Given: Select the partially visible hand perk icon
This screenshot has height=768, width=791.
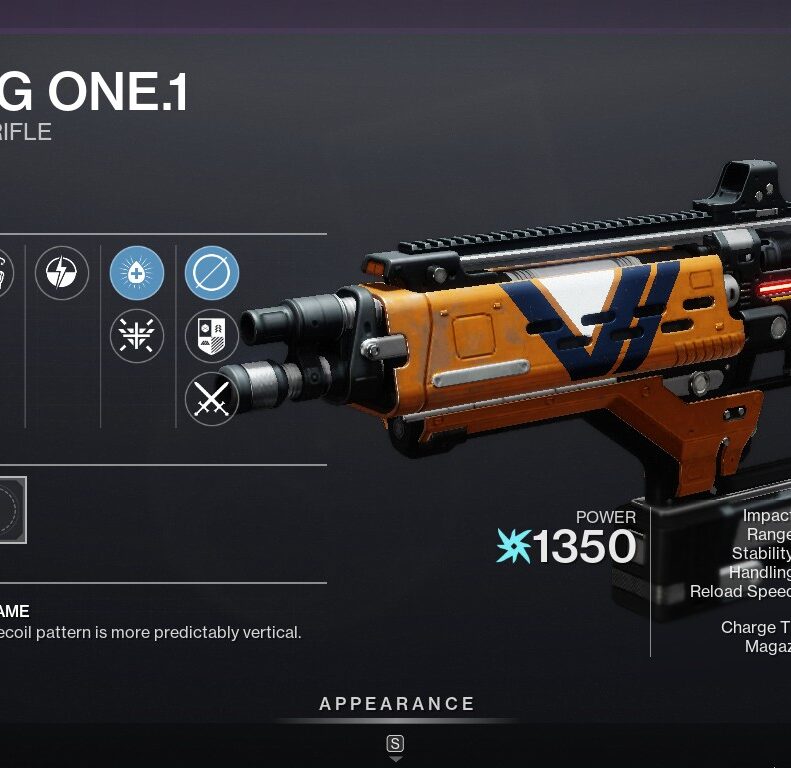Looking at the screenshot, I should pos(5,273).
